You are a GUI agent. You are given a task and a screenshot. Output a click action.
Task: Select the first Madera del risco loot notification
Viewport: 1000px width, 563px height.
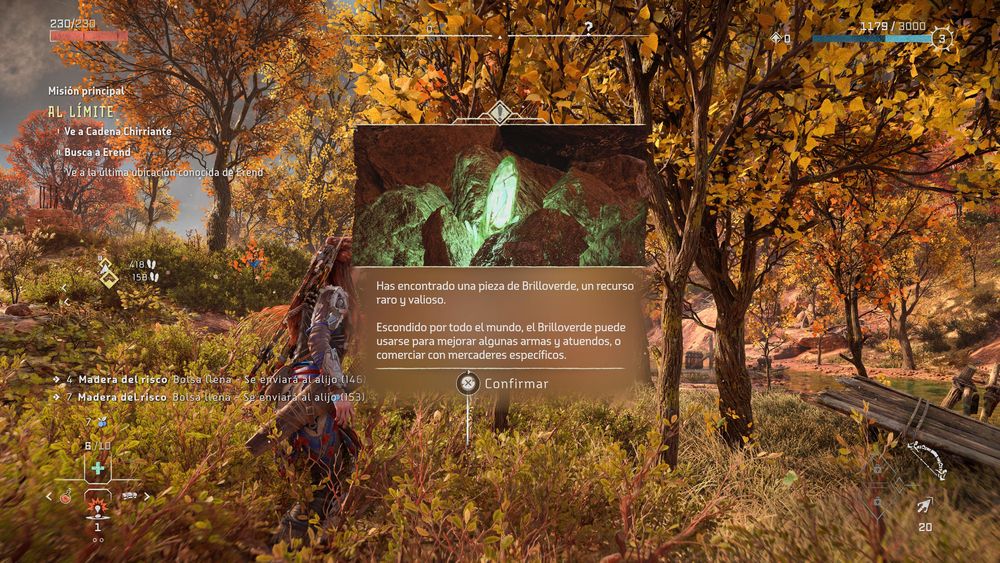pos(210,380)
